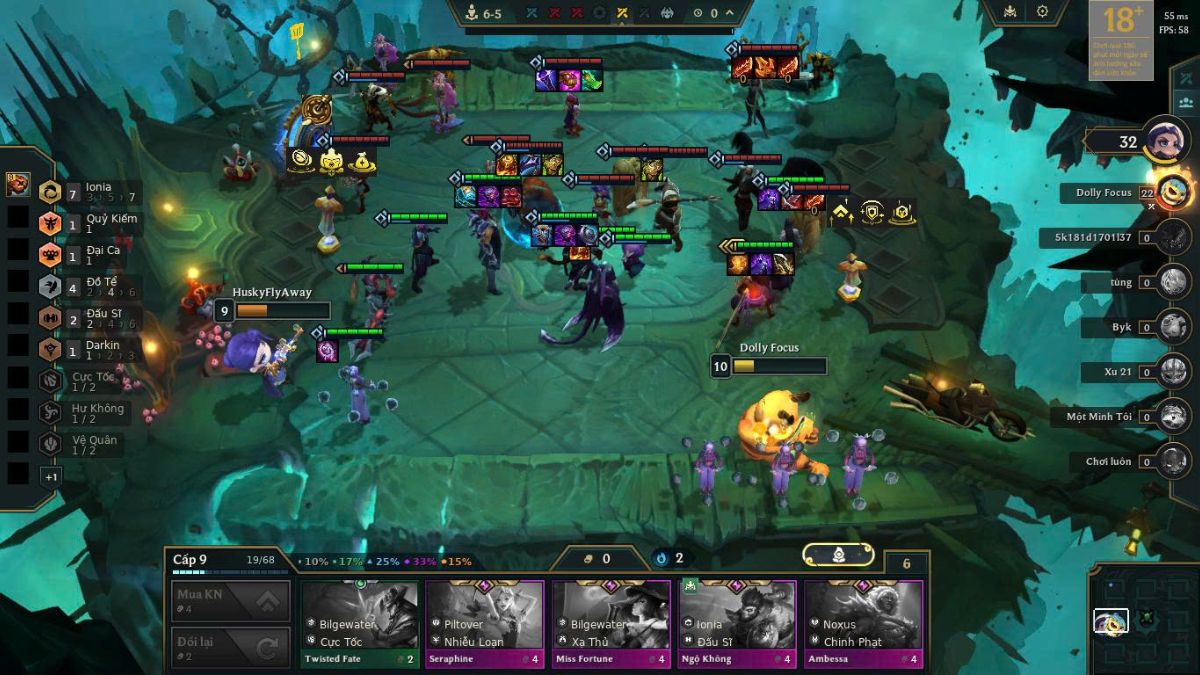
Task: Expand traits list with the +1 button
Action: tap(51, 477)
